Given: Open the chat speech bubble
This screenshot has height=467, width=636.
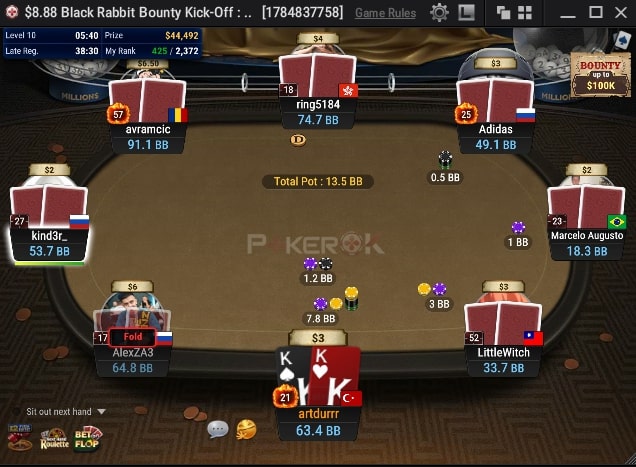Looking at the screenshot, I should coord(217,429).
